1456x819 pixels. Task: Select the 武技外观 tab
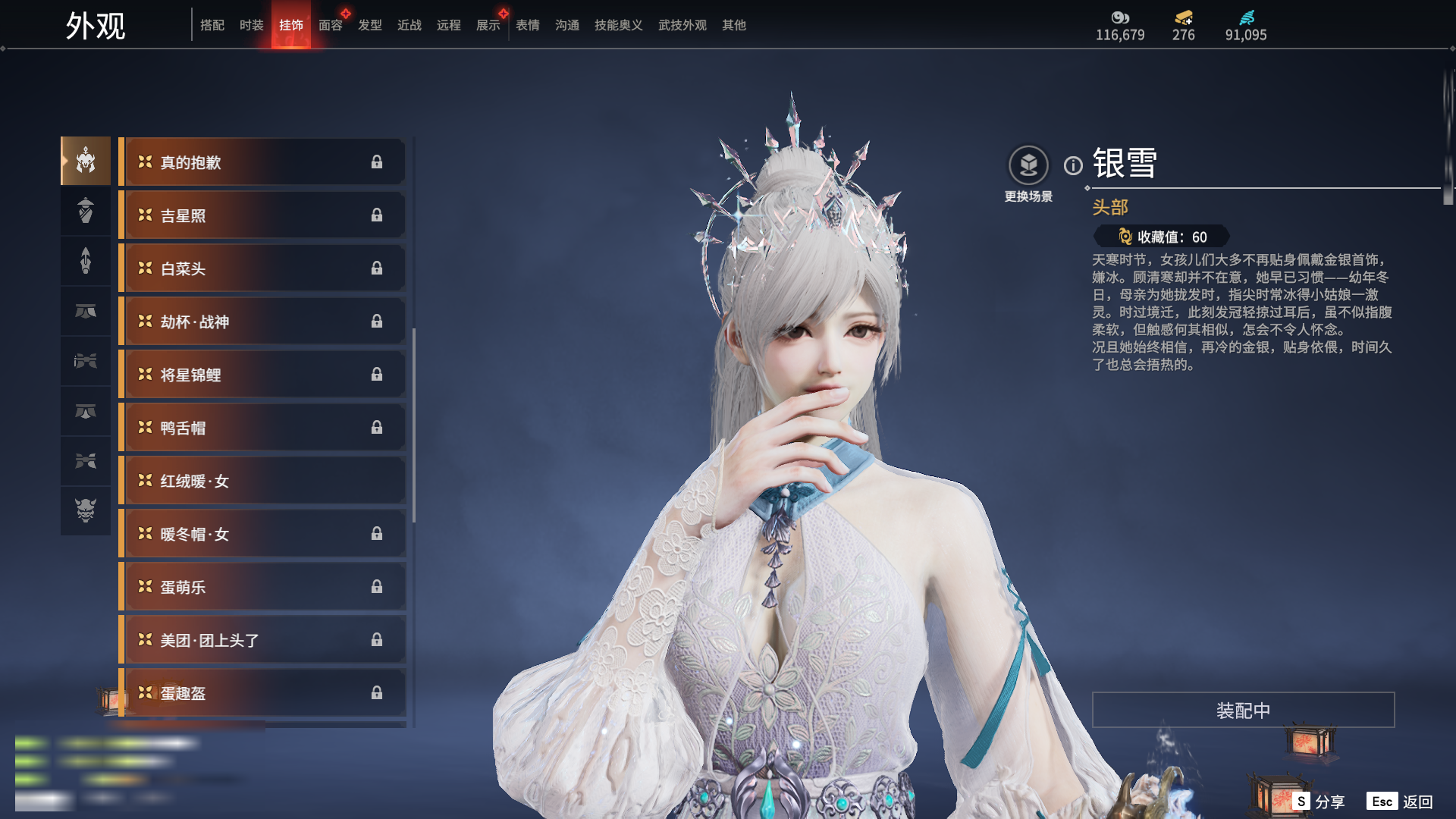tap(682, 25)
